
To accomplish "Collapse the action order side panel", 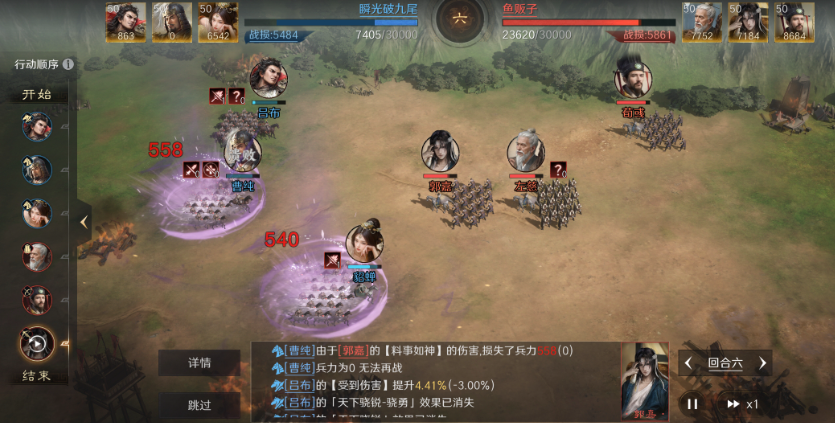I will coord(84,221).
